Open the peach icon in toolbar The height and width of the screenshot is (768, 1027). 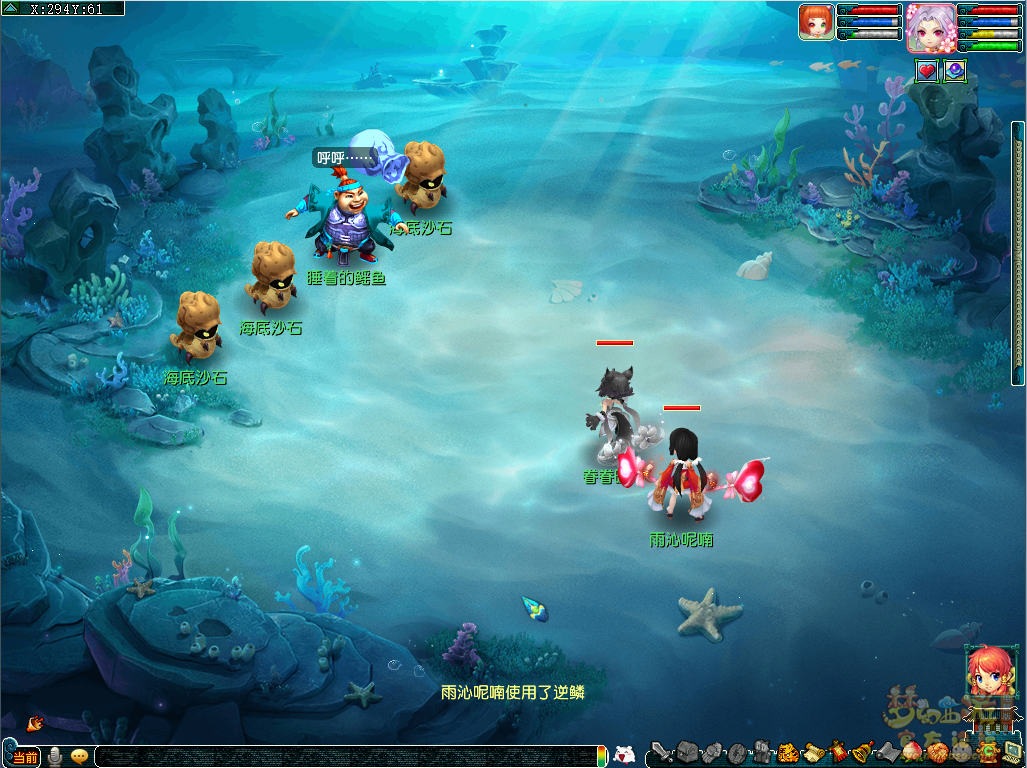(912, 752)
